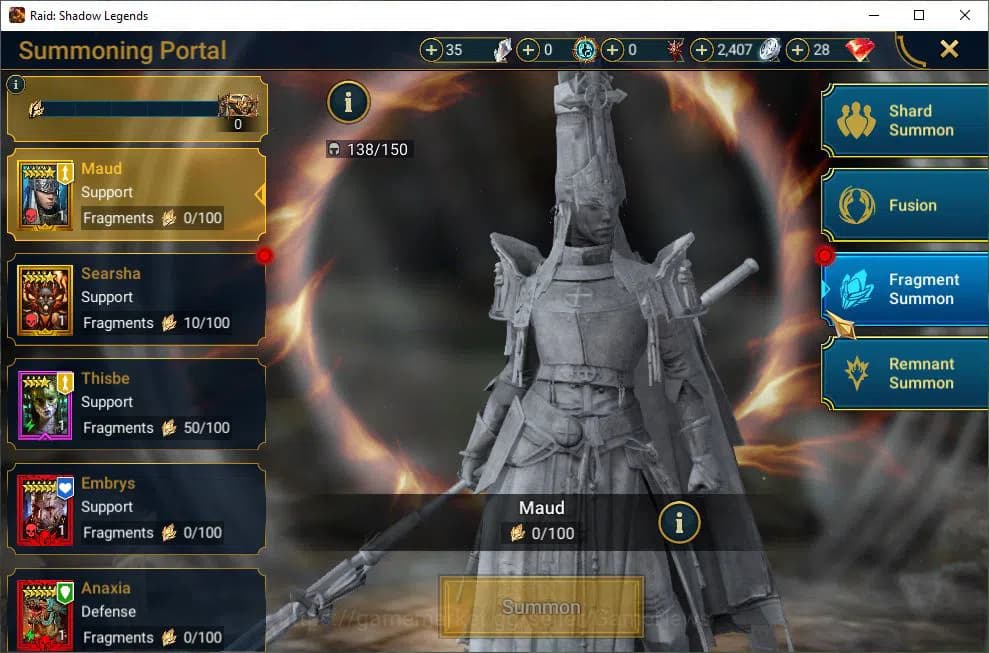The width and height of the screenshot is (989, 653).
Task: Open the info icon on the progress bar panel
Action: (x=16, y=85)
